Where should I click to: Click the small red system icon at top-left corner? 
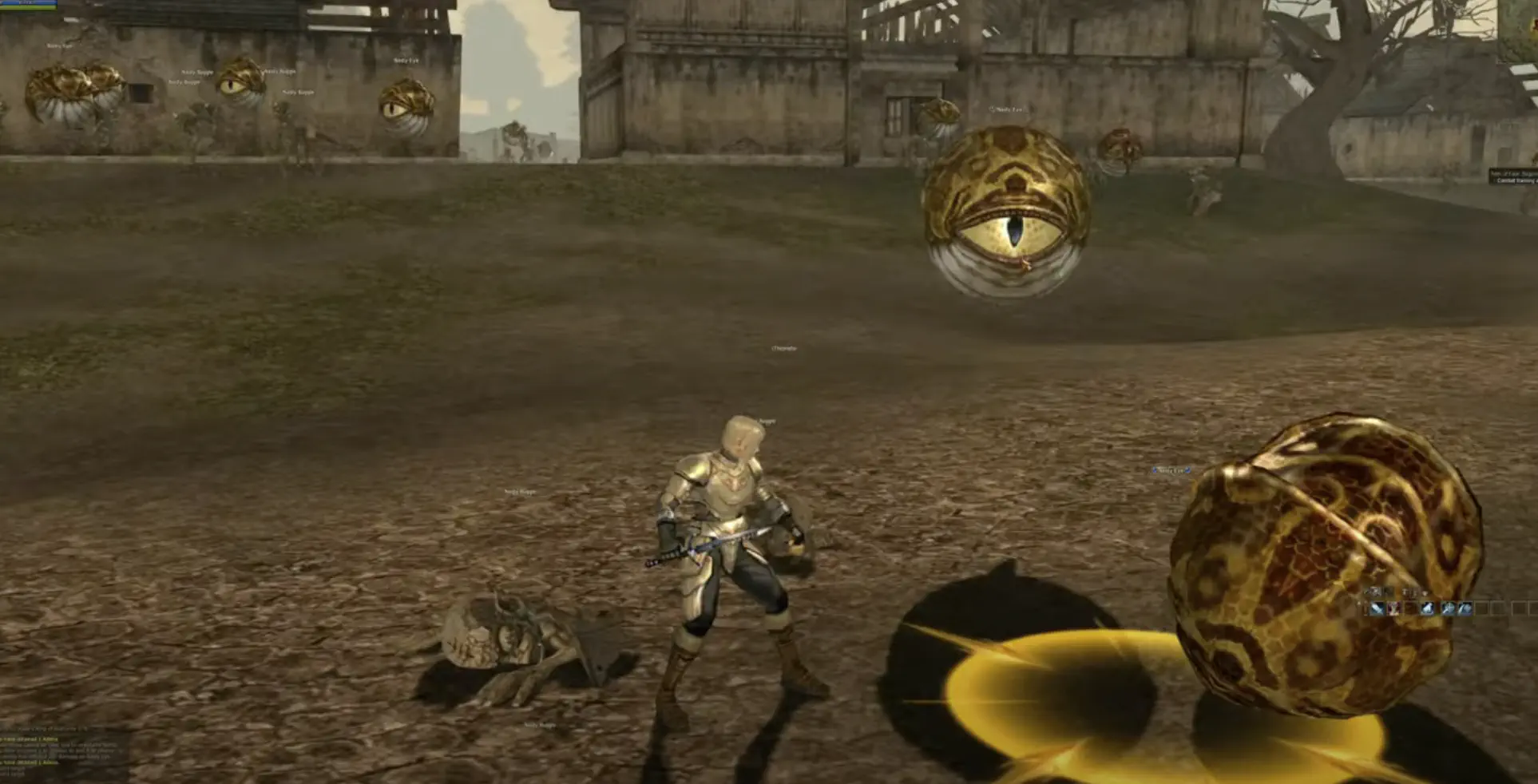[4, 3]
